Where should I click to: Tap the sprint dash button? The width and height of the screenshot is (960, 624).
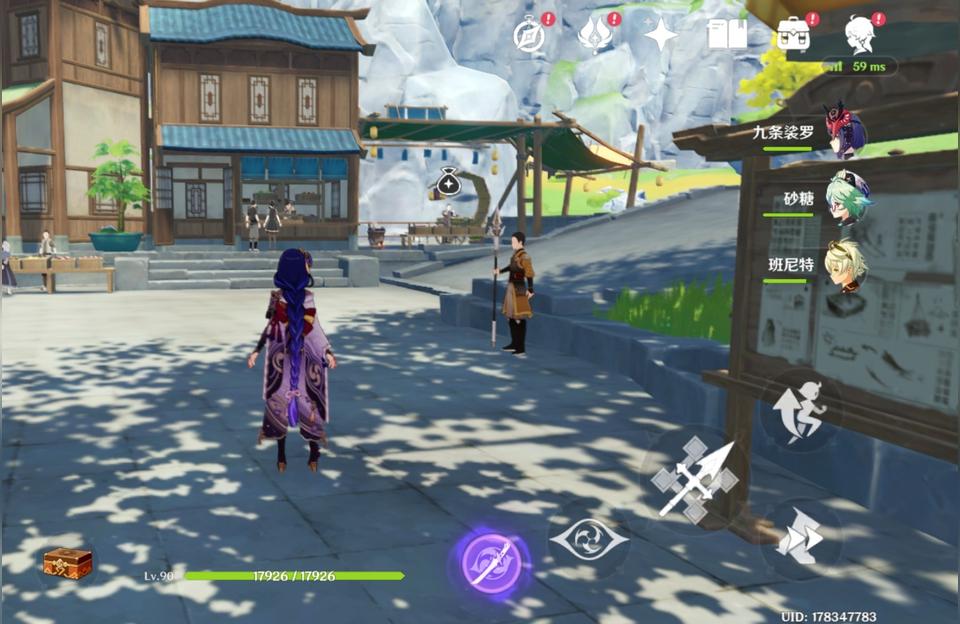click(800, 540)
